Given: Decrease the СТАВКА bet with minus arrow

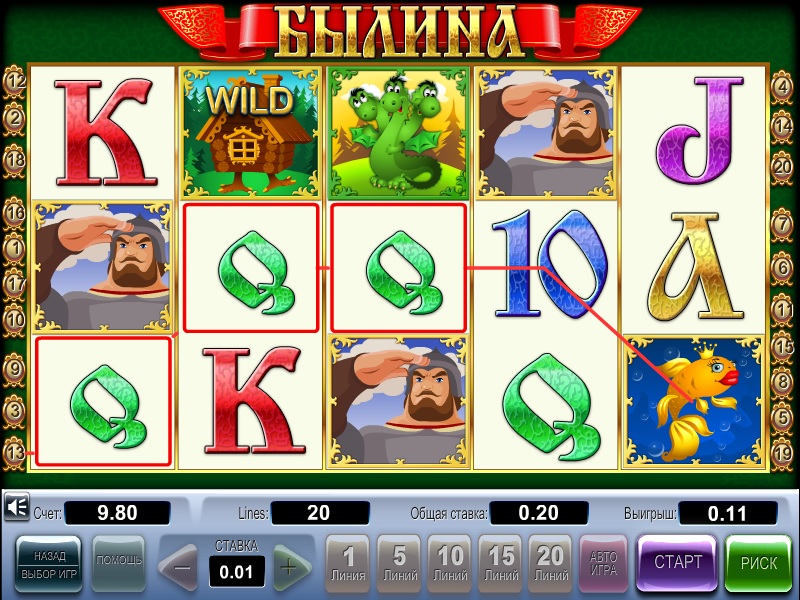Looking at the screenshot, I should [181, 567].
